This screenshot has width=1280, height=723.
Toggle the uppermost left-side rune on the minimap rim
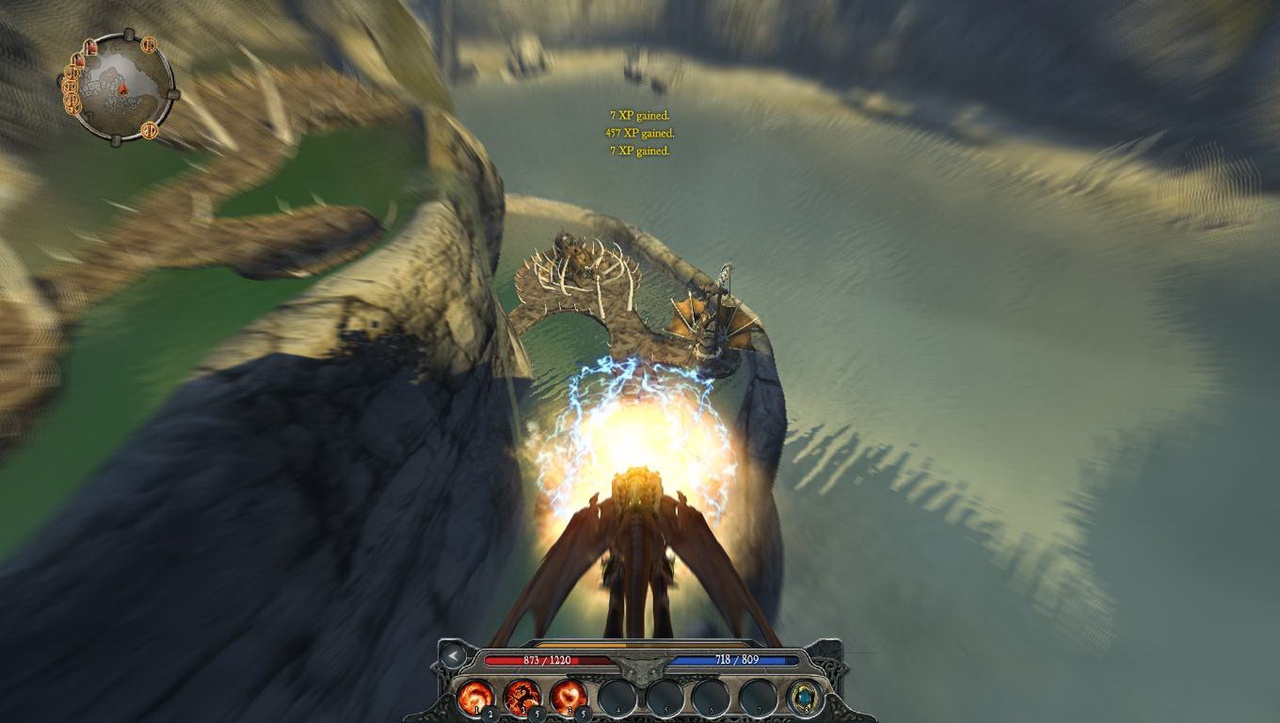pos(72,72)
